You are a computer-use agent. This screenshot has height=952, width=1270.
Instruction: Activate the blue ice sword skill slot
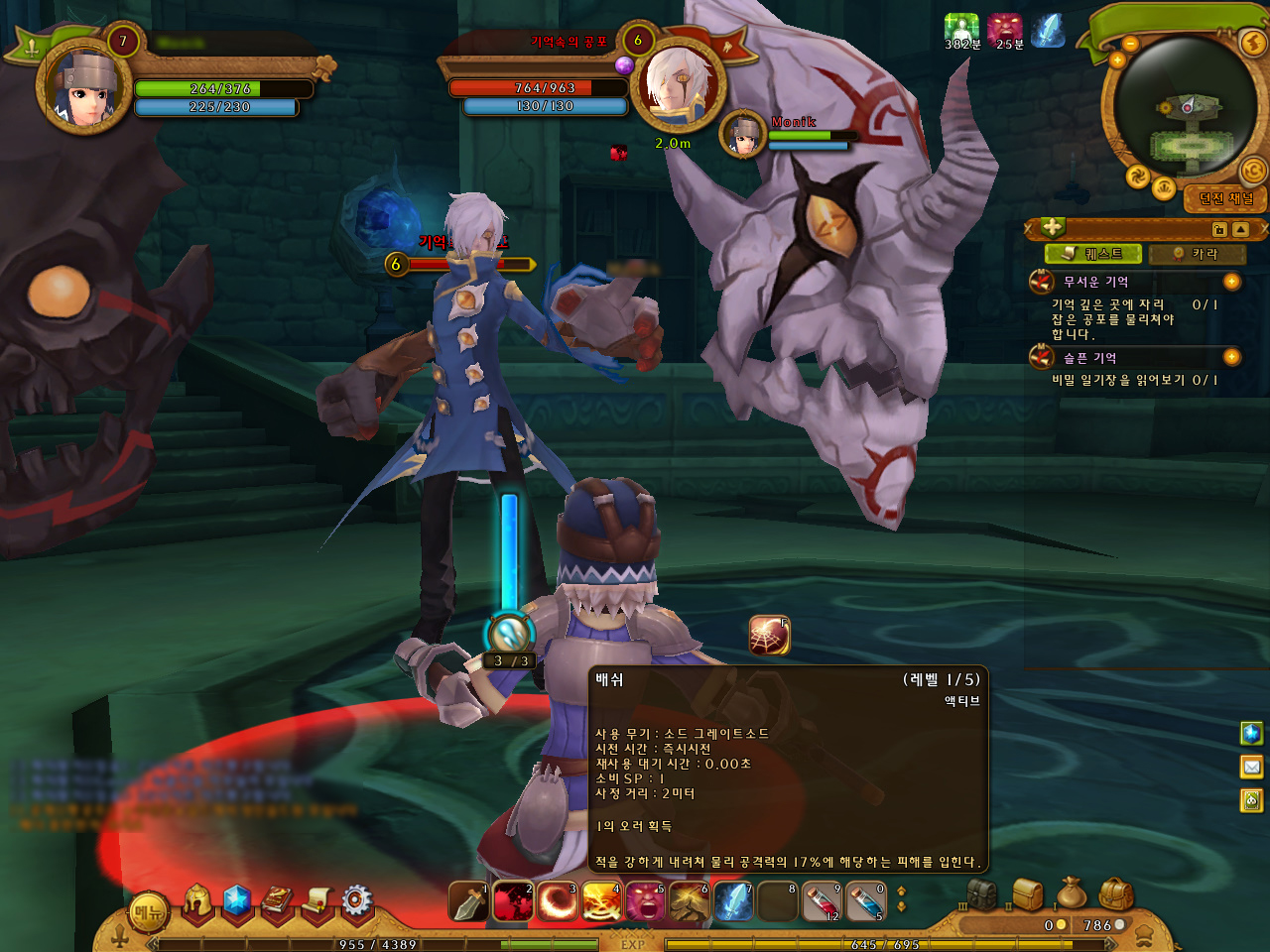coord(734,902)
